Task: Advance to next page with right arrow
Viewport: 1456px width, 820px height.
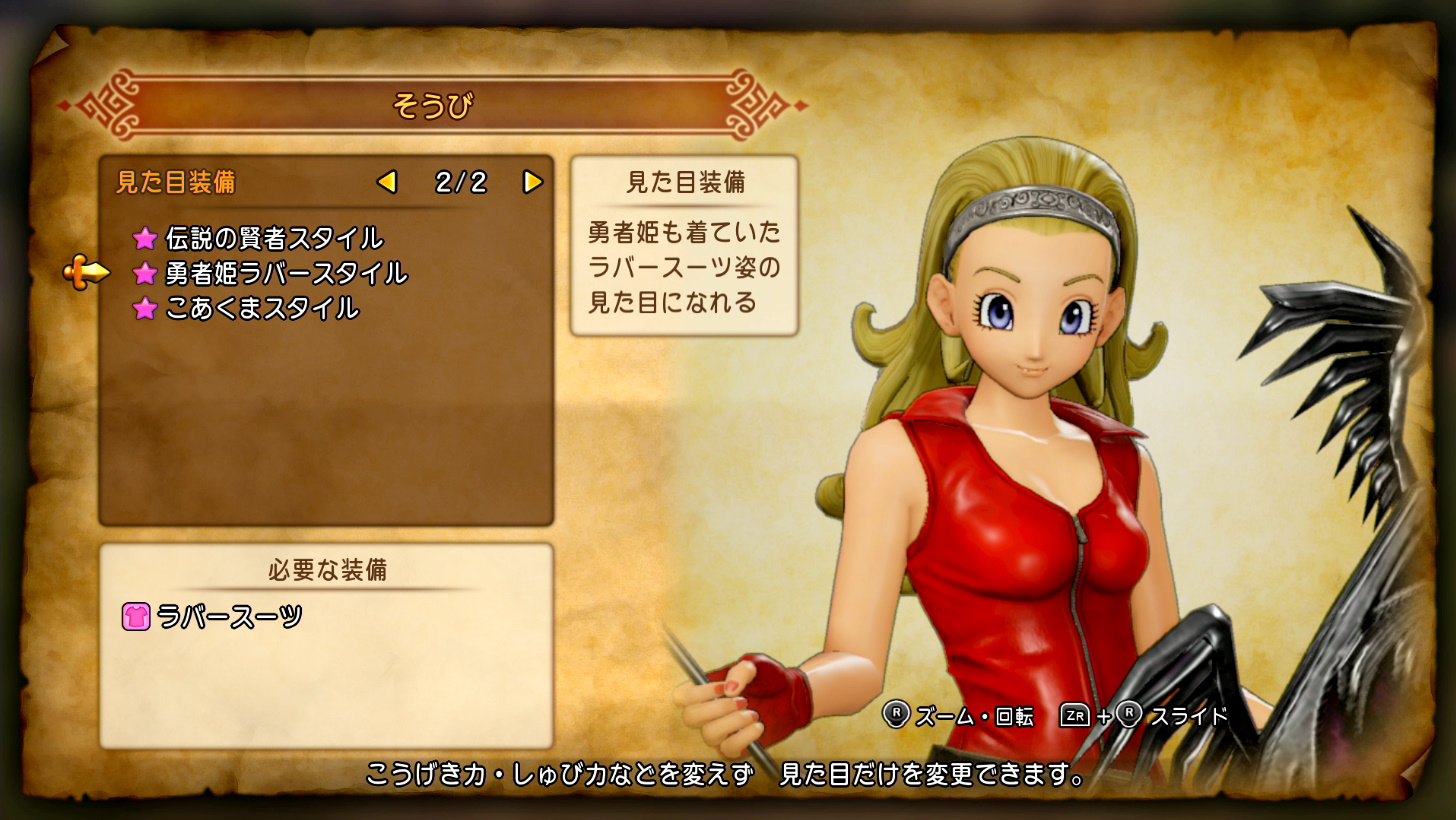Action: pos(533,182)
